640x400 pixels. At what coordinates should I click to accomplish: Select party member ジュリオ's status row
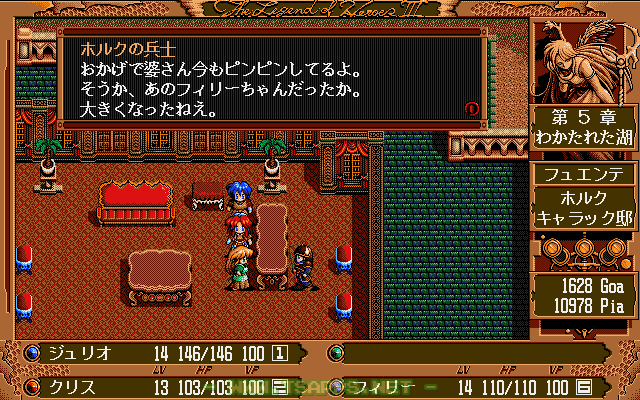click(x=158, y=352)
